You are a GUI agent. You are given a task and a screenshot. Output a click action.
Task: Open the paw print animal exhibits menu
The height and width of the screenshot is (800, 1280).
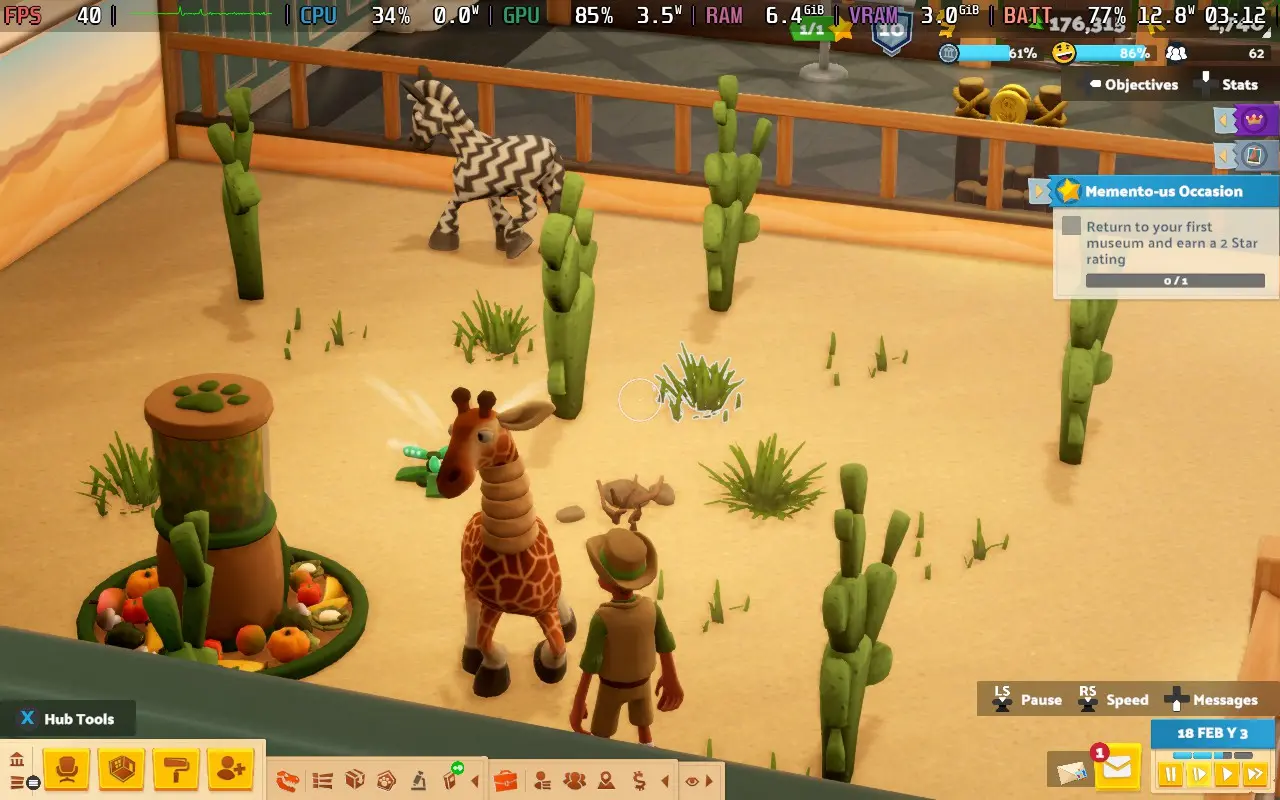point(386,780)
